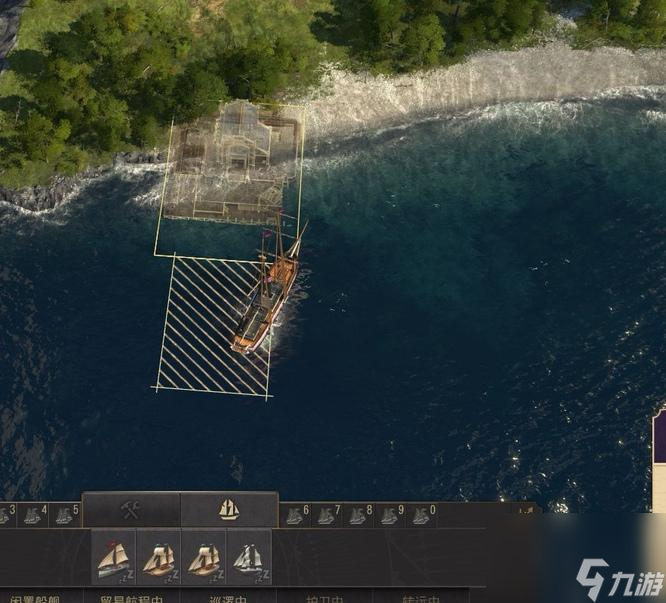Select ship group number 8
Image resolution: width=666 pixels, height=603 pixels.
(x=358, y=515)
